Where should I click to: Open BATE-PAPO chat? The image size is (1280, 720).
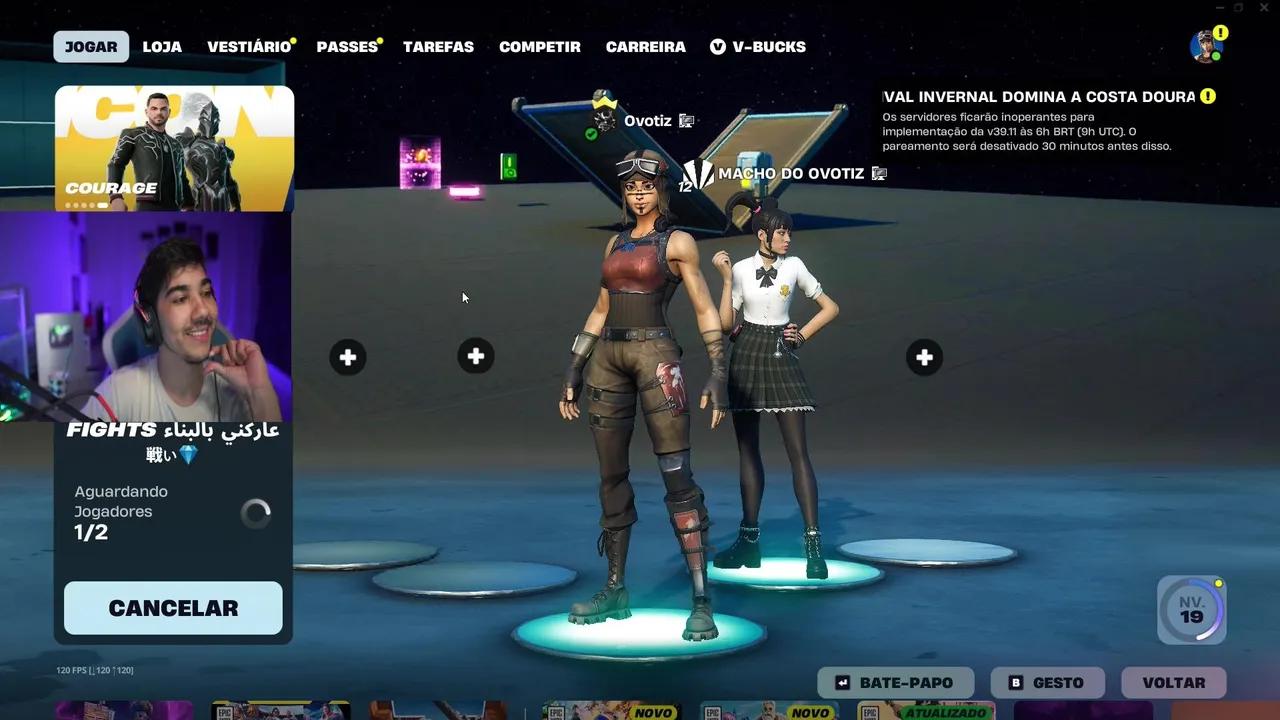point(895,682)
